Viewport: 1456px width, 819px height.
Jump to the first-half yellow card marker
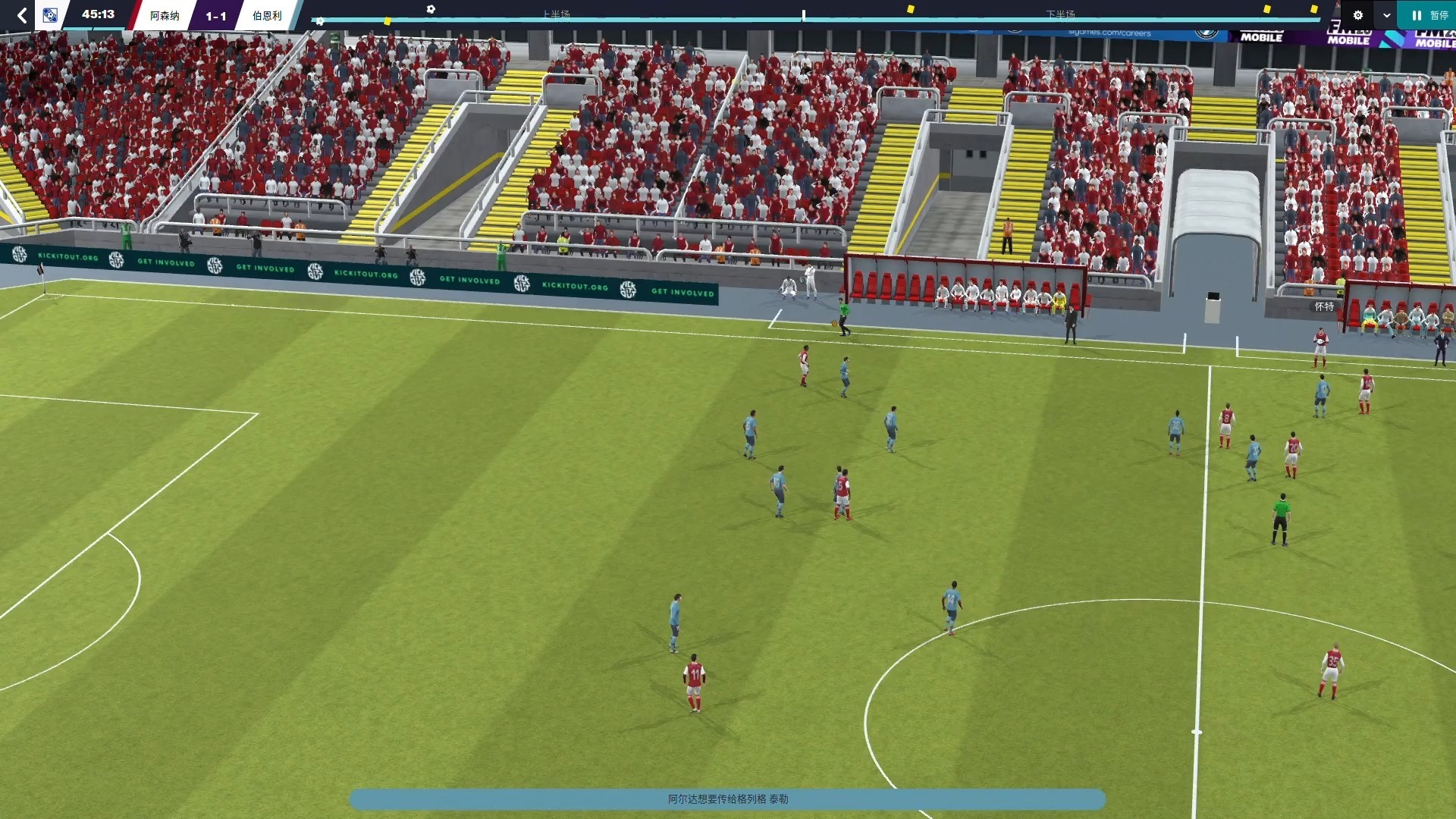click(x=388, y=21)
